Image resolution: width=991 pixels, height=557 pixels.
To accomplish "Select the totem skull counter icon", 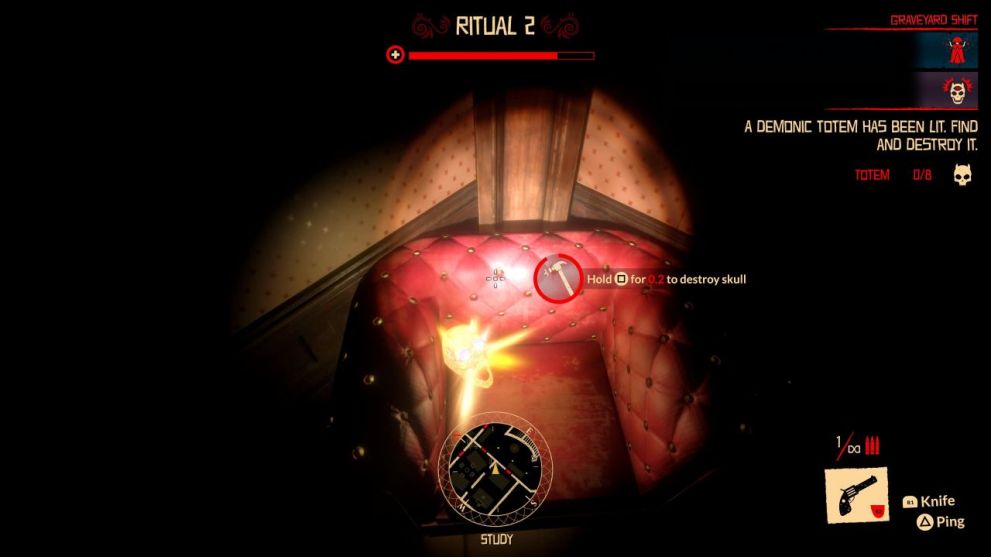I will tap(962, 176).
